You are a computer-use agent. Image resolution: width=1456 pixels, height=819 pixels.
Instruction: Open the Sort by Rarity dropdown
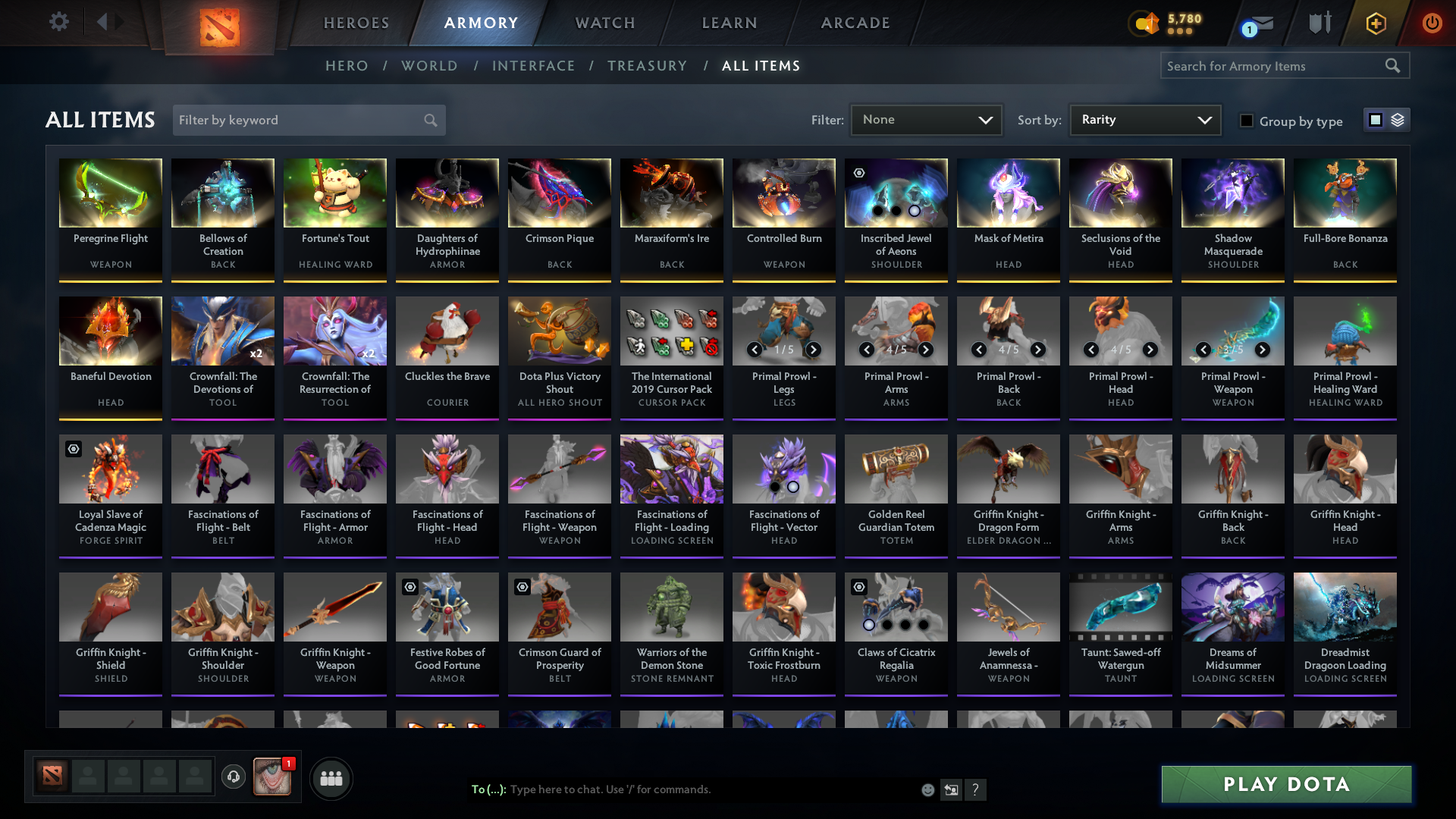pos(1144,120)
